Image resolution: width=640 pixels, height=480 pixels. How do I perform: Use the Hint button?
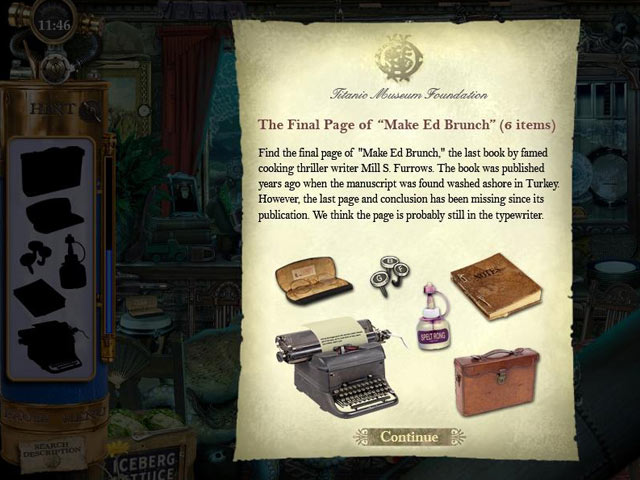tap(50, 109)
